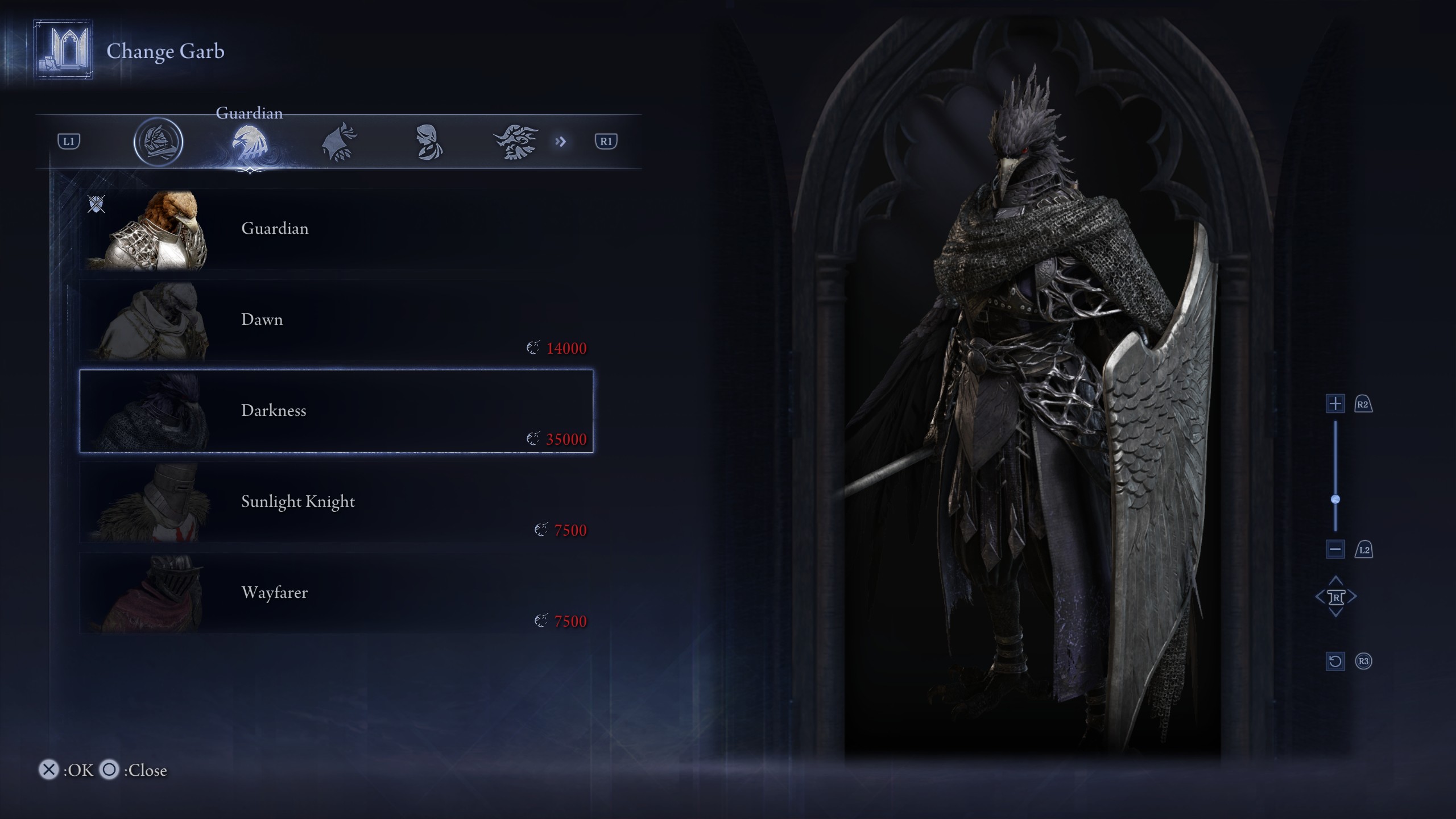The image size is (1456, 819).
Task: Switch to the hooded pointed-hat character tab
Action: (339, 142)
